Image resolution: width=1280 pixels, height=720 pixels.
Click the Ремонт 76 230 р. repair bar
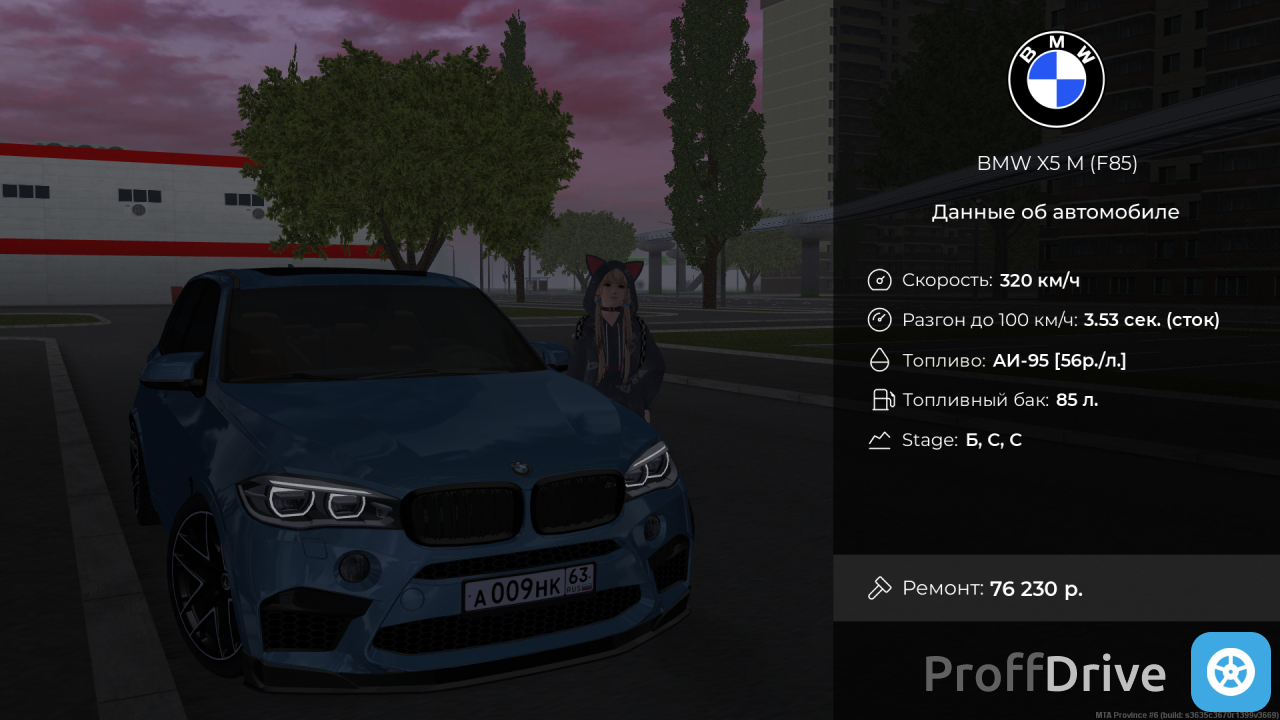tap(1056, 588)
